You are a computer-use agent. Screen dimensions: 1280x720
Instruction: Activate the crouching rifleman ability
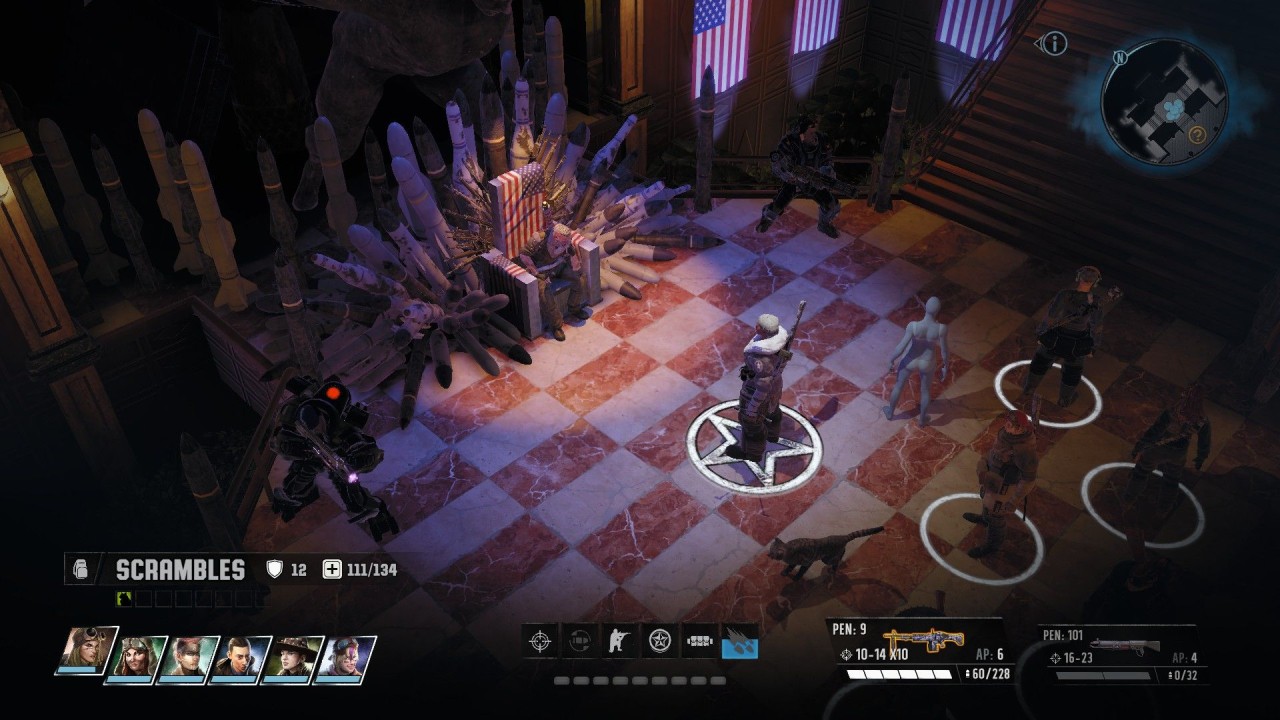(620, 640)
